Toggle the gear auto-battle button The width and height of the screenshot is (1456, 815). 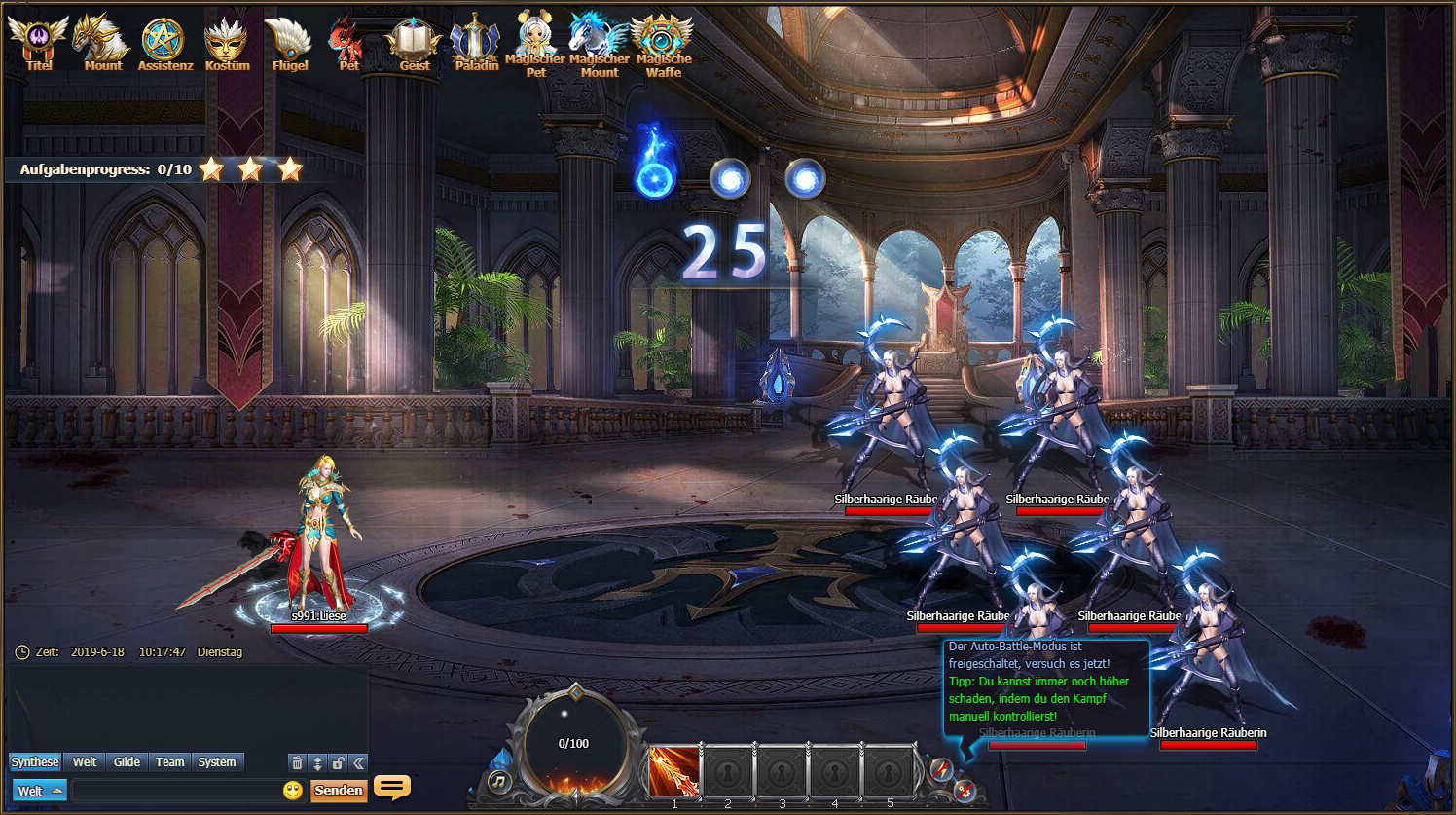pyautogui.click(x=964, y=790)
